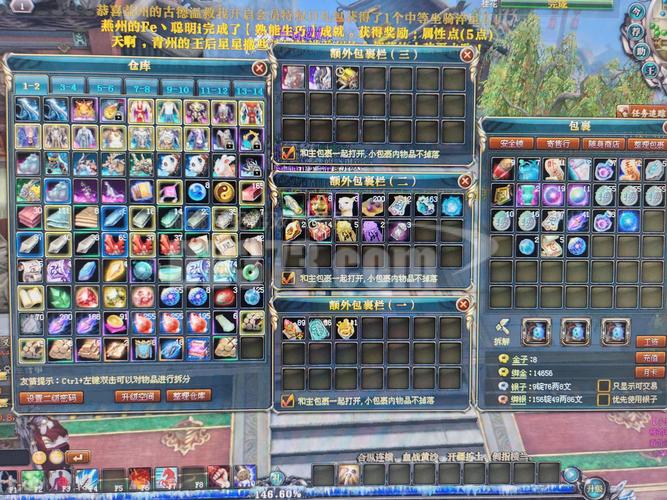Toggle open-with-main-bag checkbox in panel (一)

289,401
